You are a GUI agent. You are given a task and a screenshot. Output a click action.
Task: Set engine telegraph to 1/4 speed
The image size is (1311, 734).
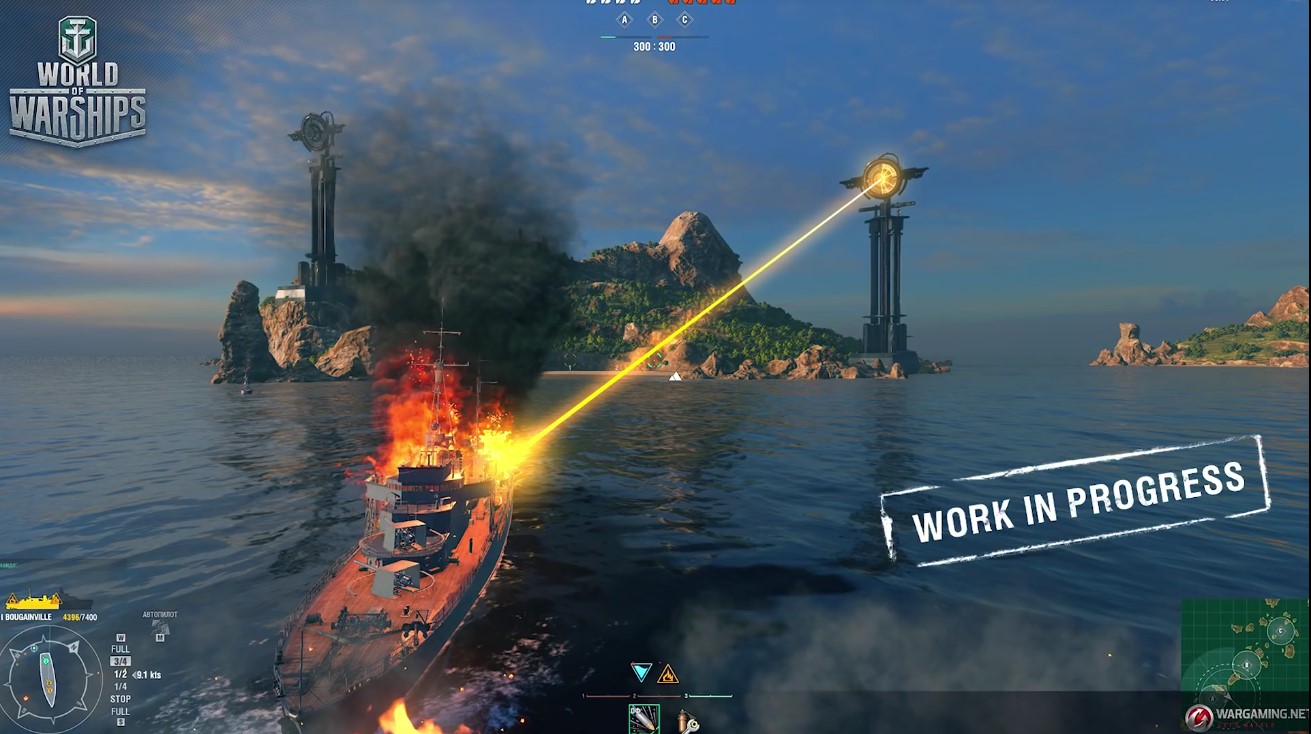(120, 686)
